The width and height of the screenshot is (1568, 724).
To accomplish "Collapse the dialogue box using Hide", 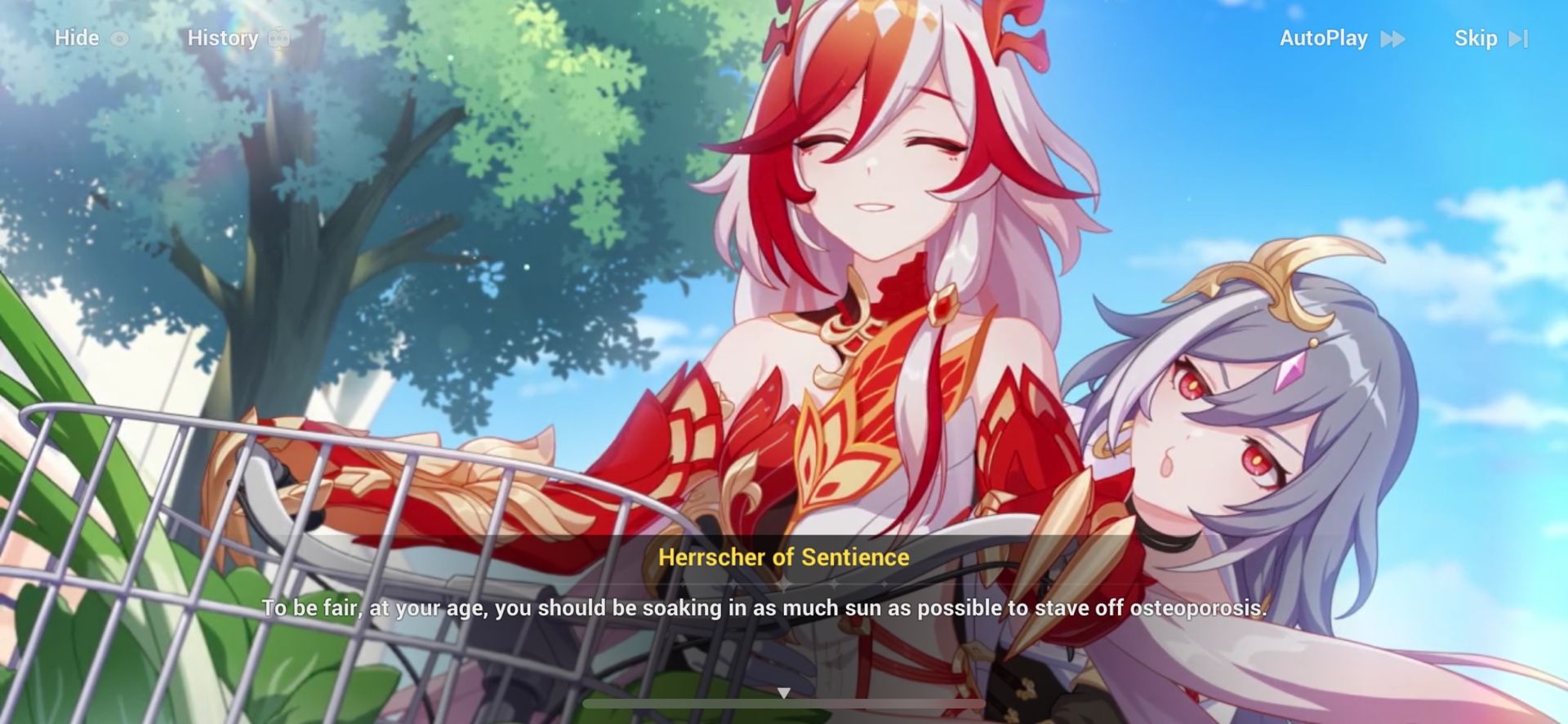I will pyautogui.click(x=76, y=38).
